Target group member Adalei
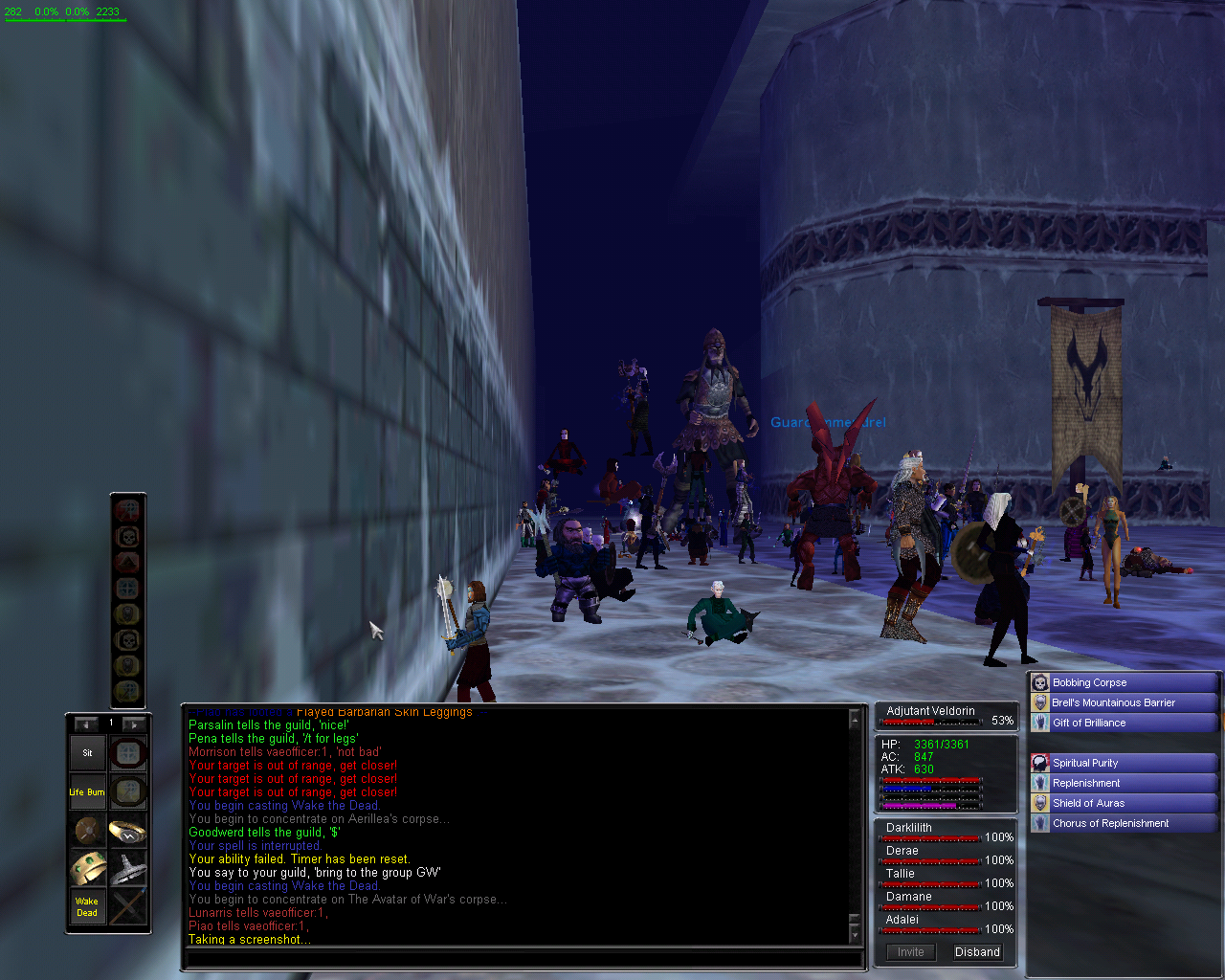 (902, 920)
